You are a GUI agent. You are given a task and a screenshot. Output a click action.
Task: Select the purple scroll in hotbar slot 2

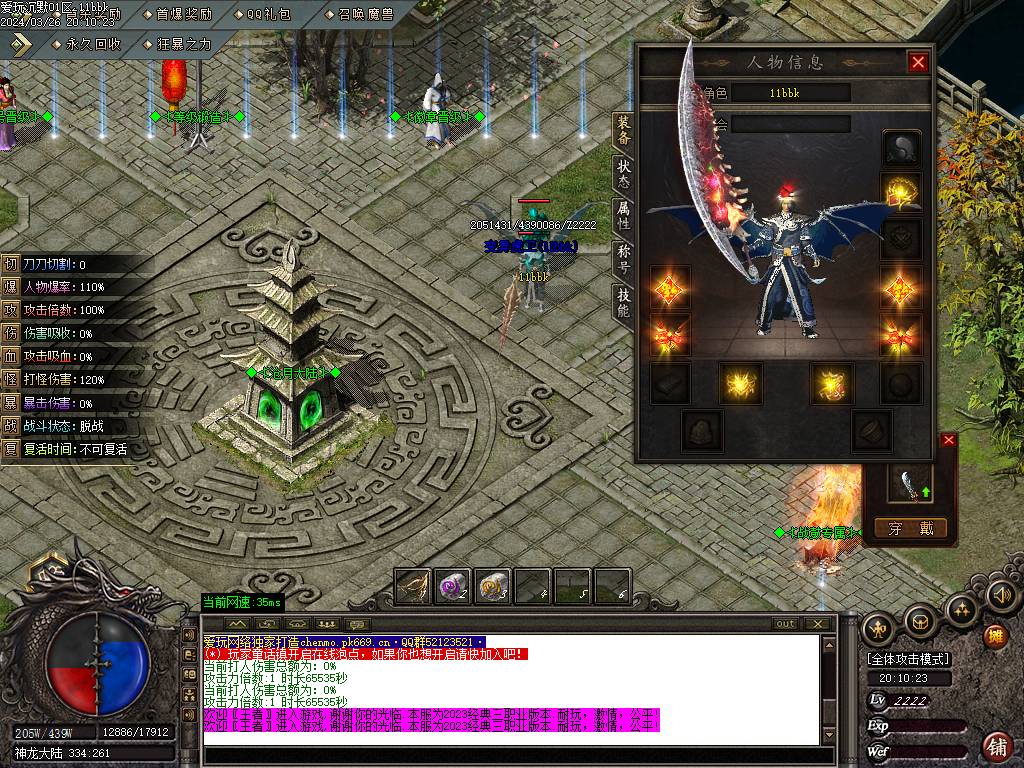(x=452, y=586)
